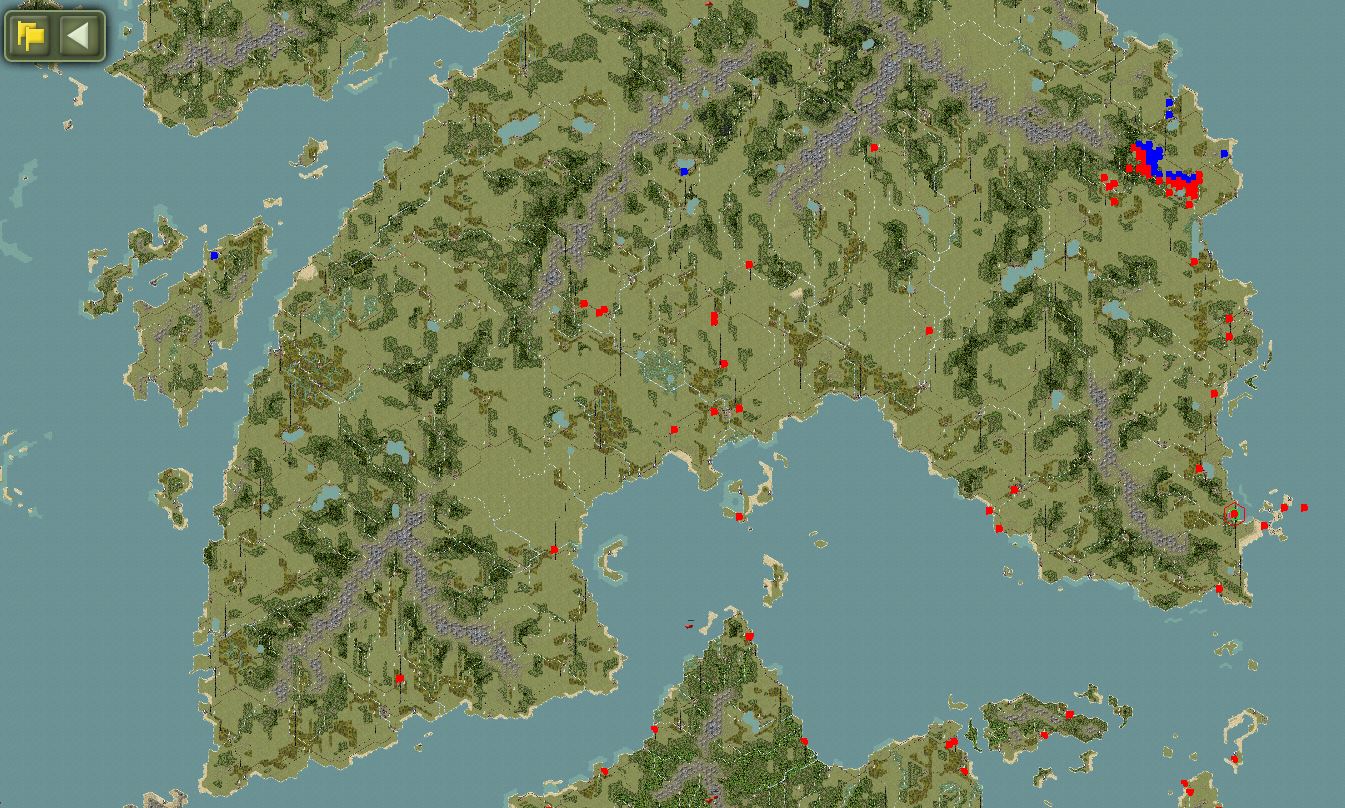This screenshot has height=808, width=1345.
Task: Click the red marker on the small central bay island
Action: pyautogui.click(x=739, y=519)
